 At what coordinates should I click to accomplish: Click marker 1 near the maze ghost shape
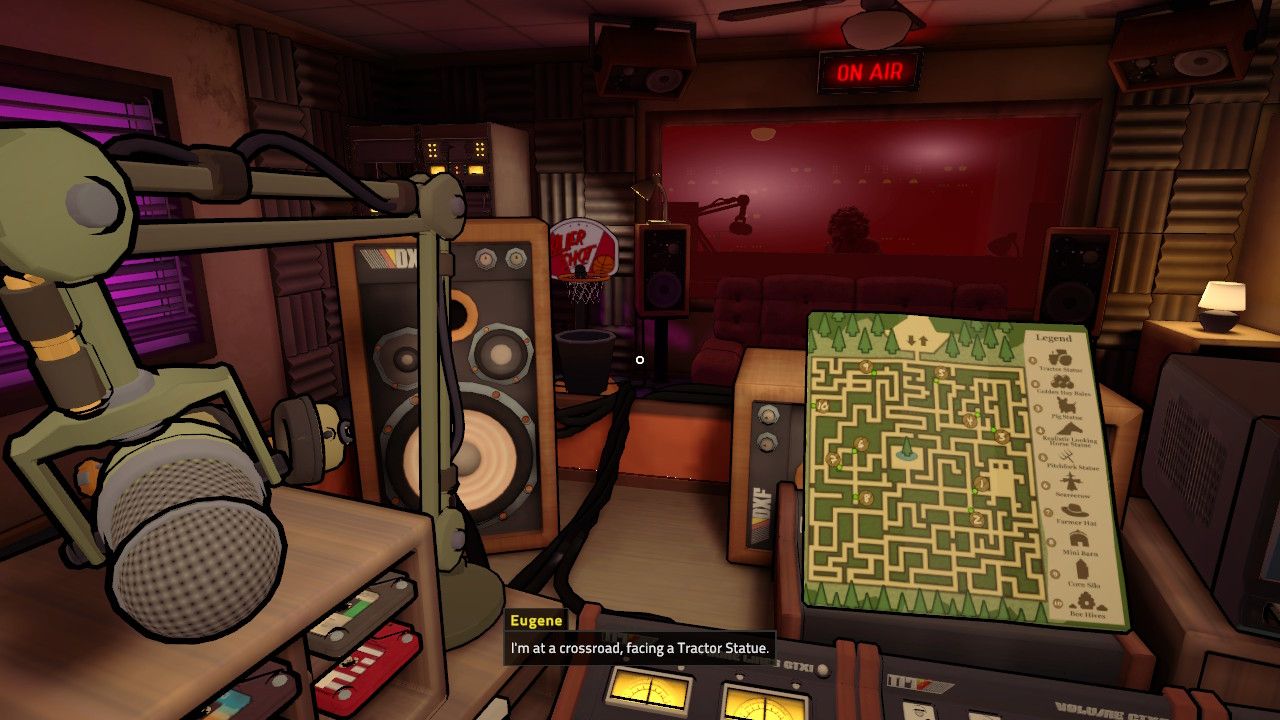click(981, 483)
